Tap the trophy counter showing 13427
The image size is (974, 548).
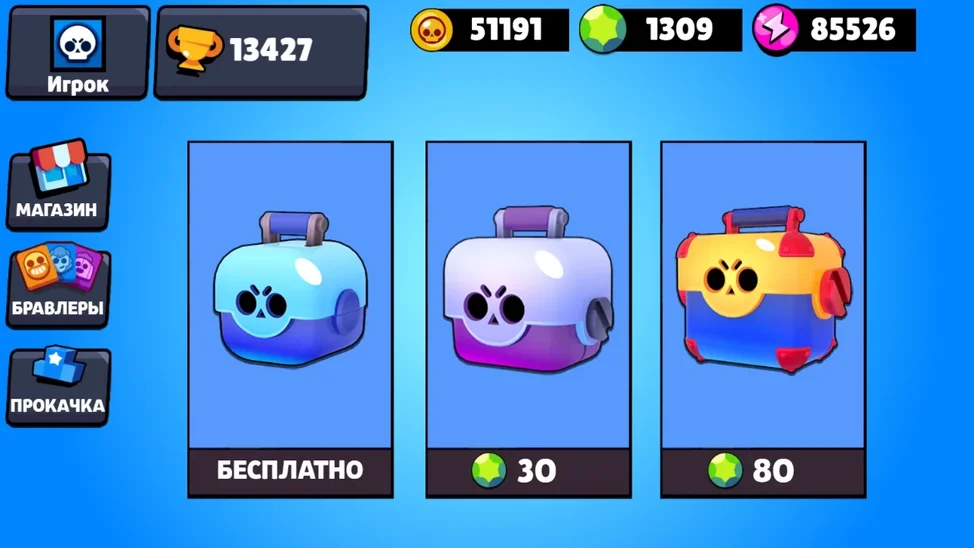(x=260, y=51)
